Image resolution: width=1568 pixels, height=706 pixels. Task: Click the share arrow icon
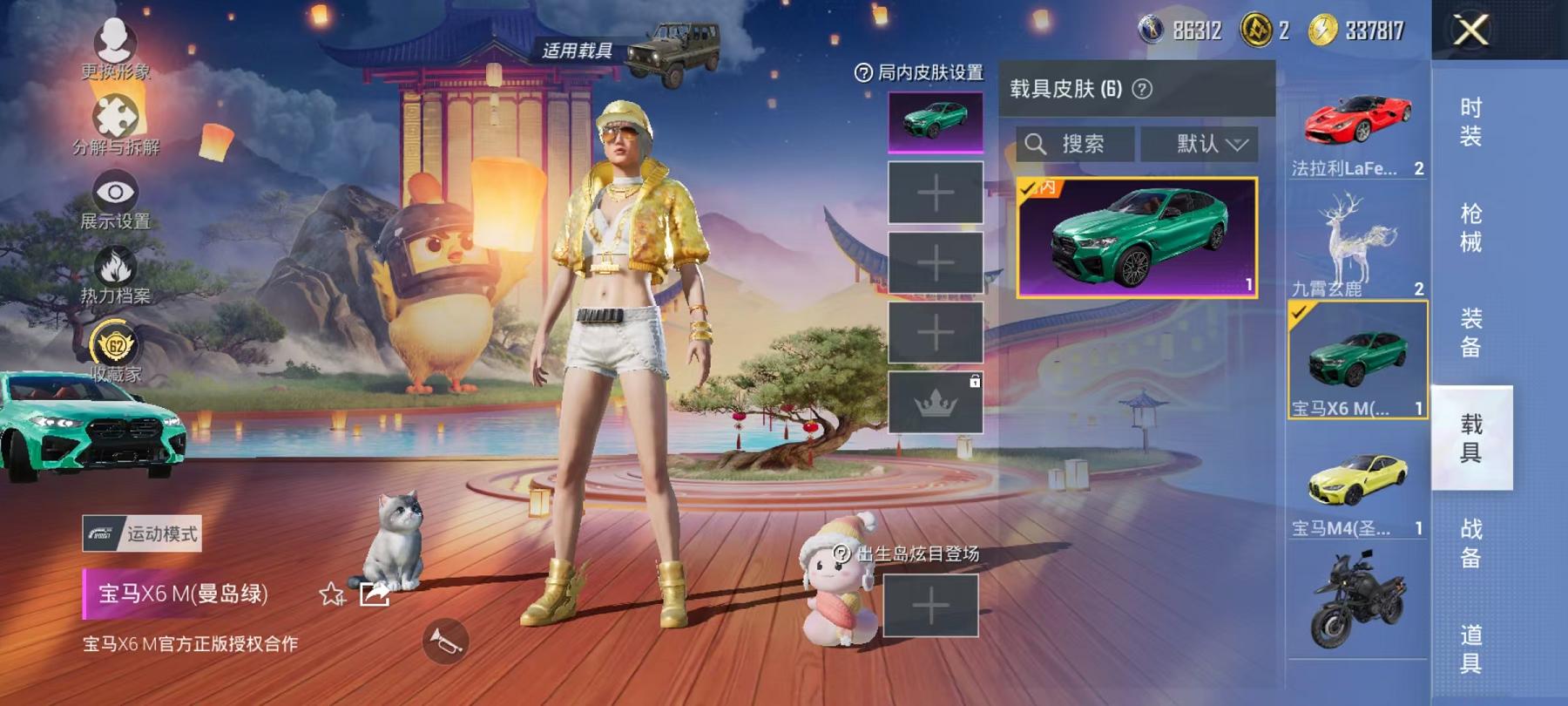click(375, 594)
